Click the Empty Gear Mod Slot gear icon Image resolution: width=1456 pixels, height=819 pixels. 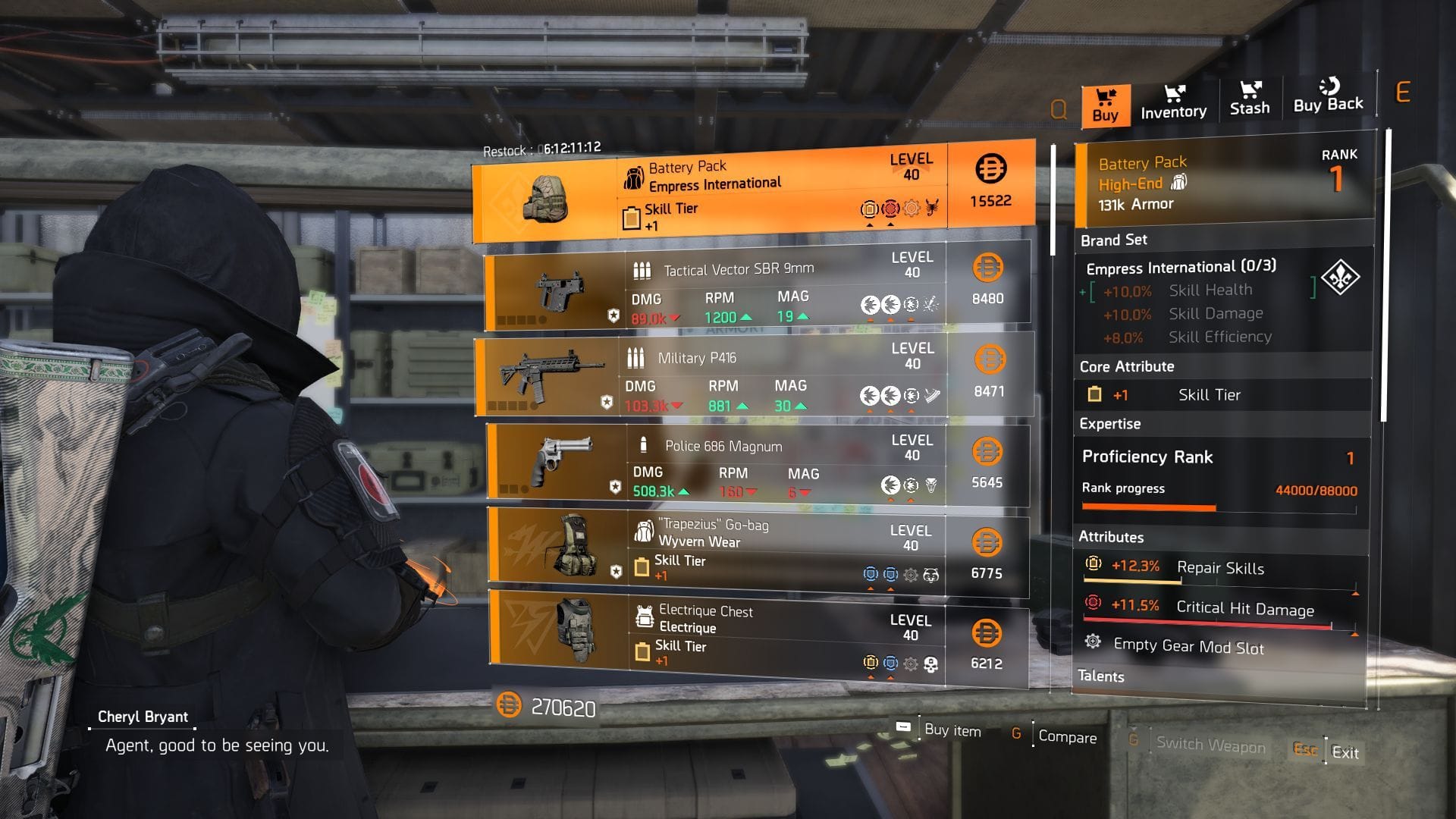click(1094, 643)
